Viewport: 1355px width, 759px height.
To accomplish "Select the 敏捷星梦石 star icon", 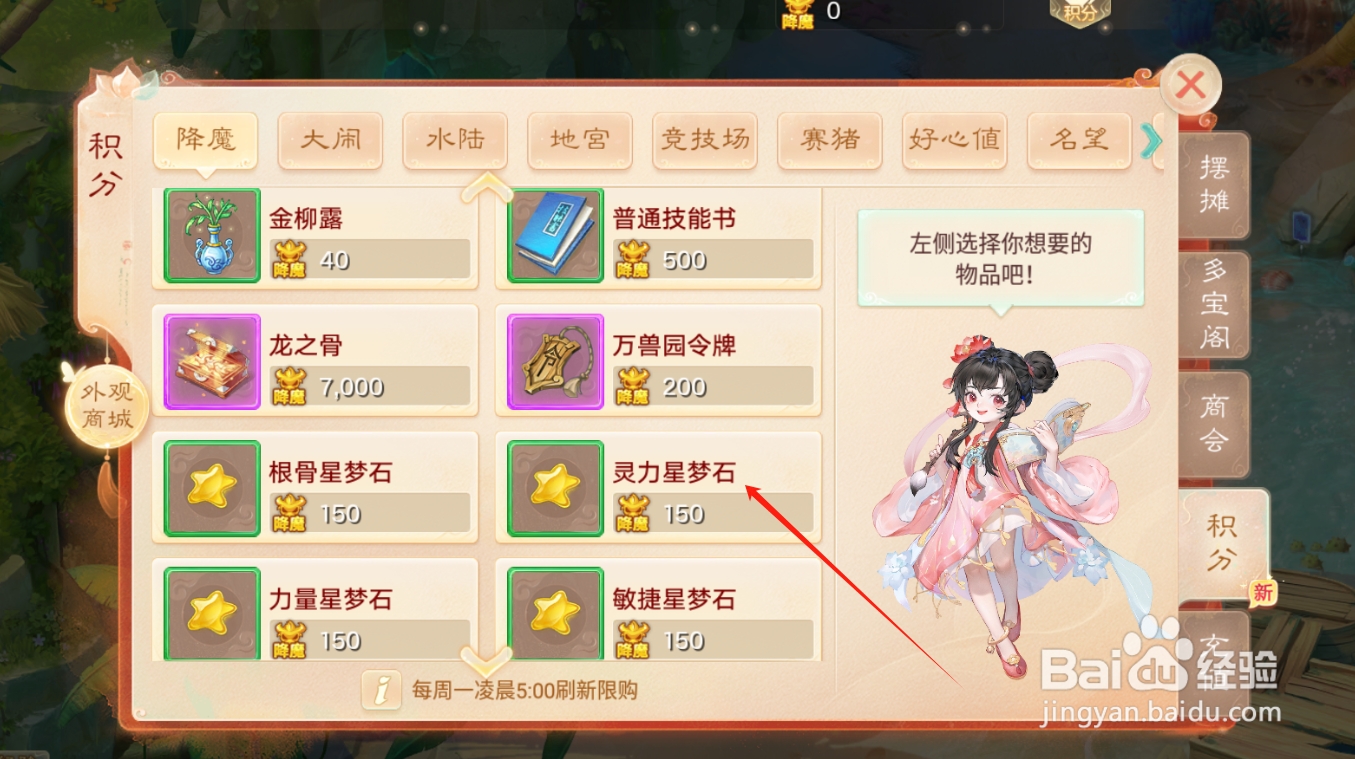I will pyautogui.click(x=554, y=612).
